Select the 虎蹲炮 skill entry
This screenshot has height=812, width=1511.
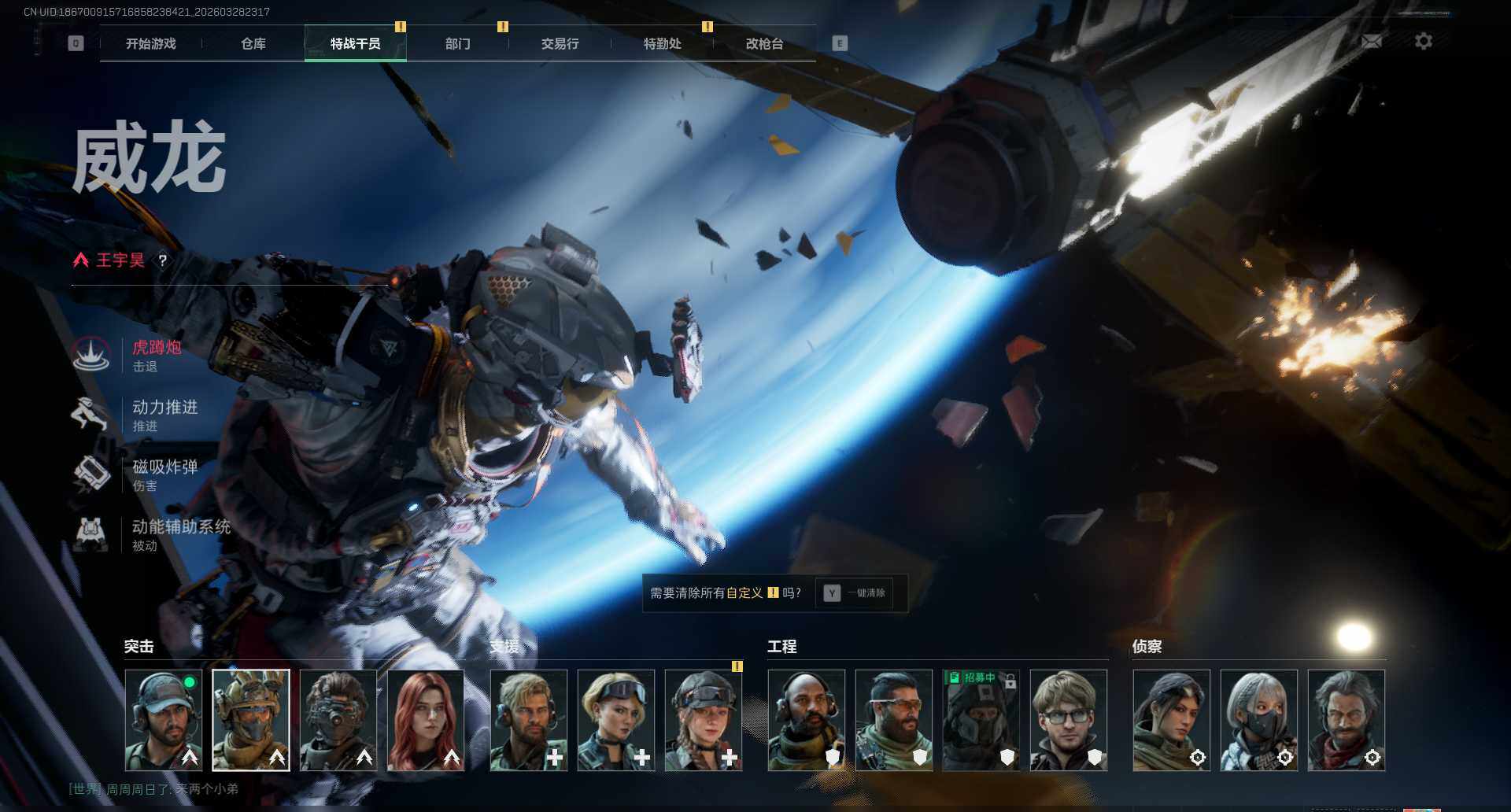156,355
